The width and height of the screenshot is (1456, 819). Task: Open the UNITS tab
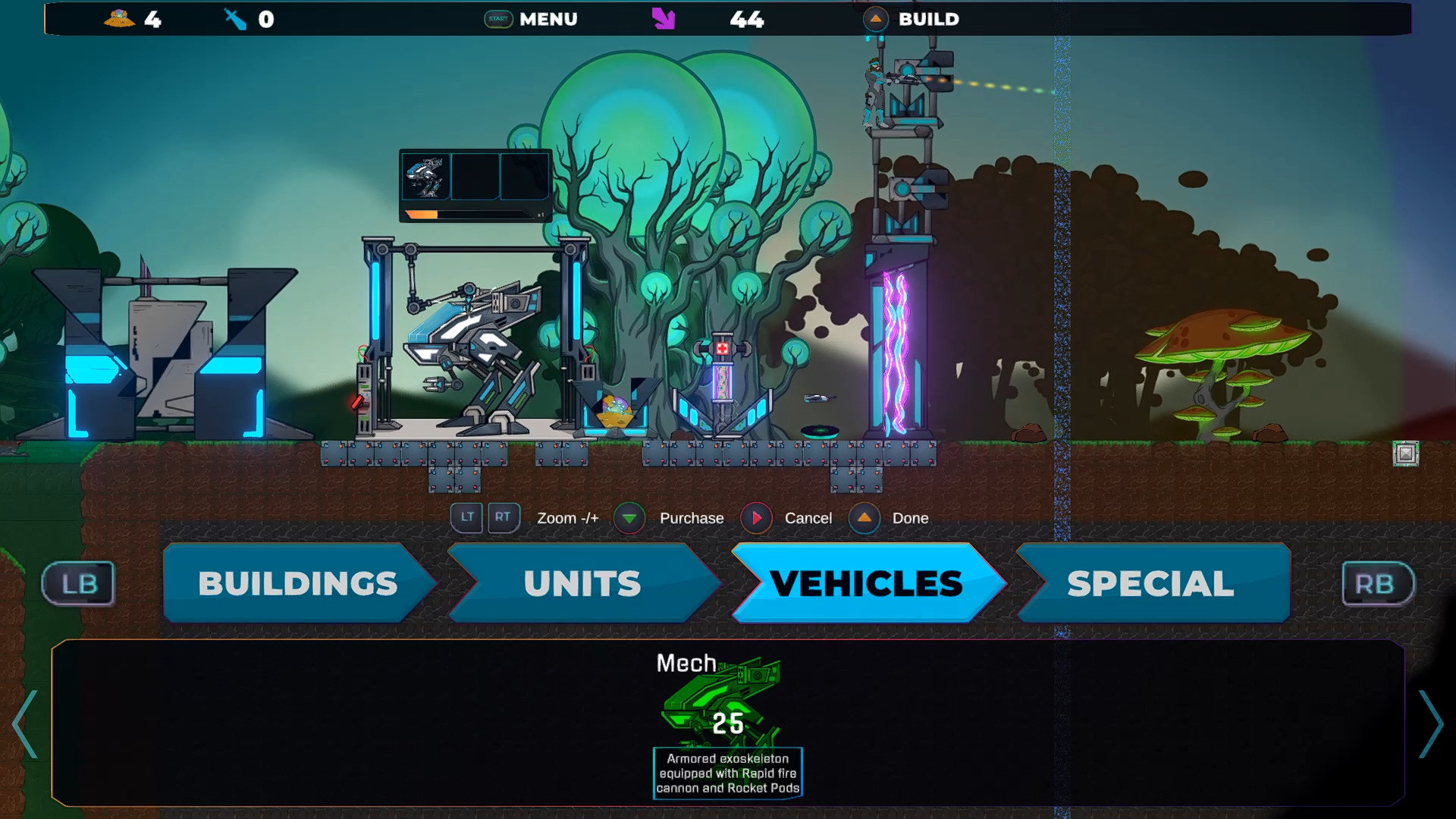coord(582,584)
